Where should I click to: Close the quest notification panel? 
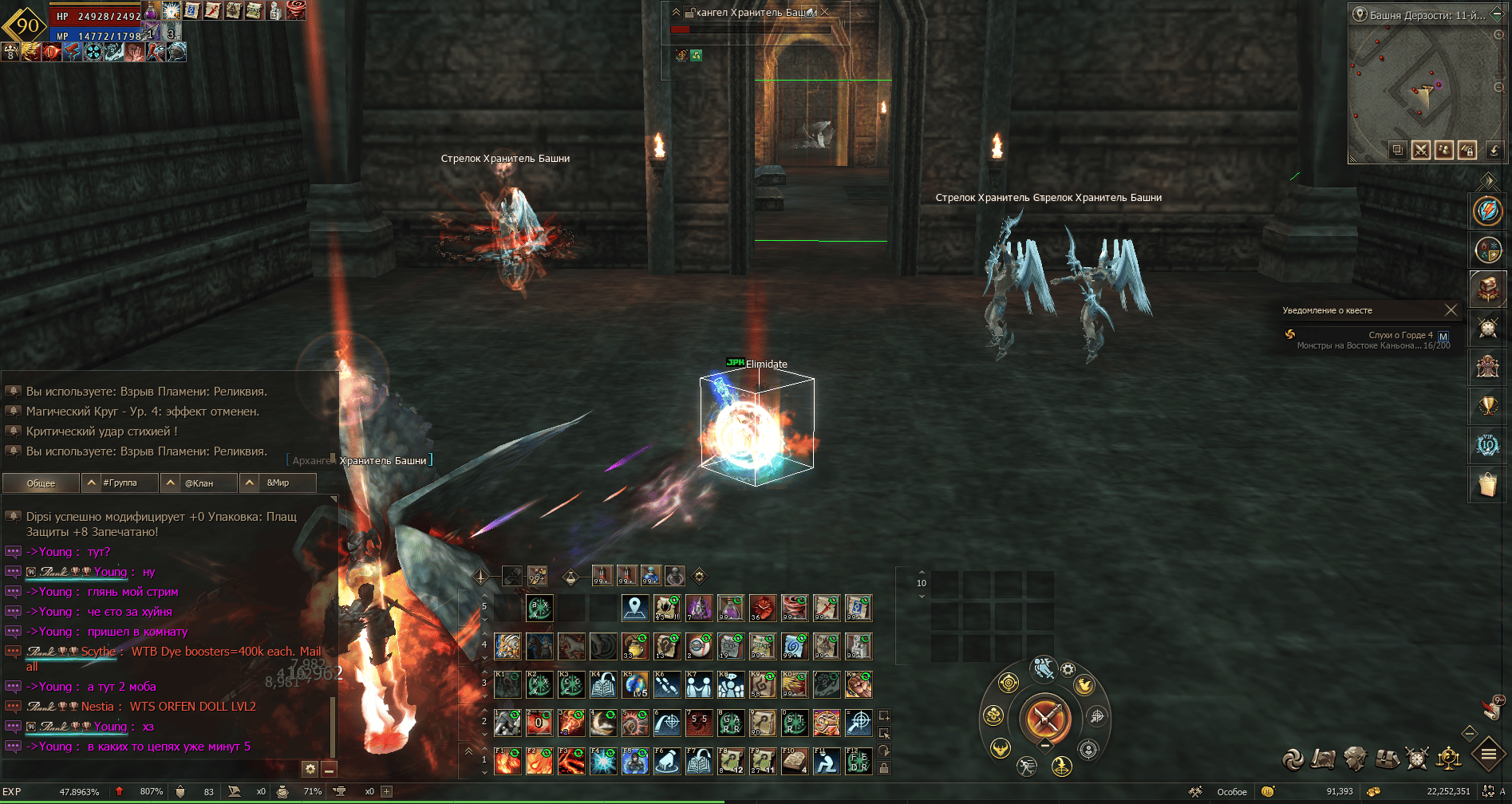pyautogui.click(x=1451, y=310)
